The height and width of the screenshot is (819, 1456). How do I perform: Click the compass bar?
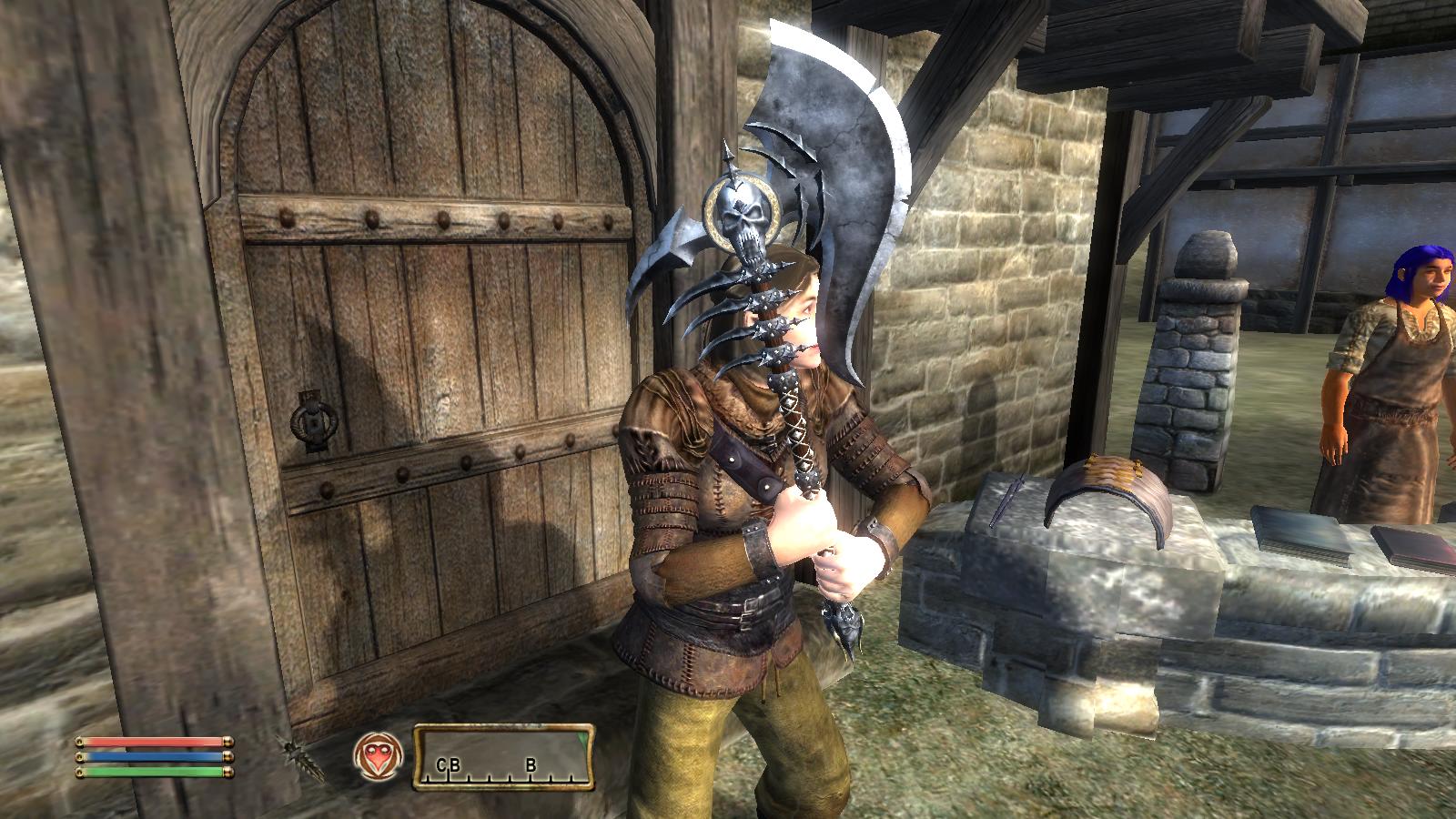click(x=504, y=756)
